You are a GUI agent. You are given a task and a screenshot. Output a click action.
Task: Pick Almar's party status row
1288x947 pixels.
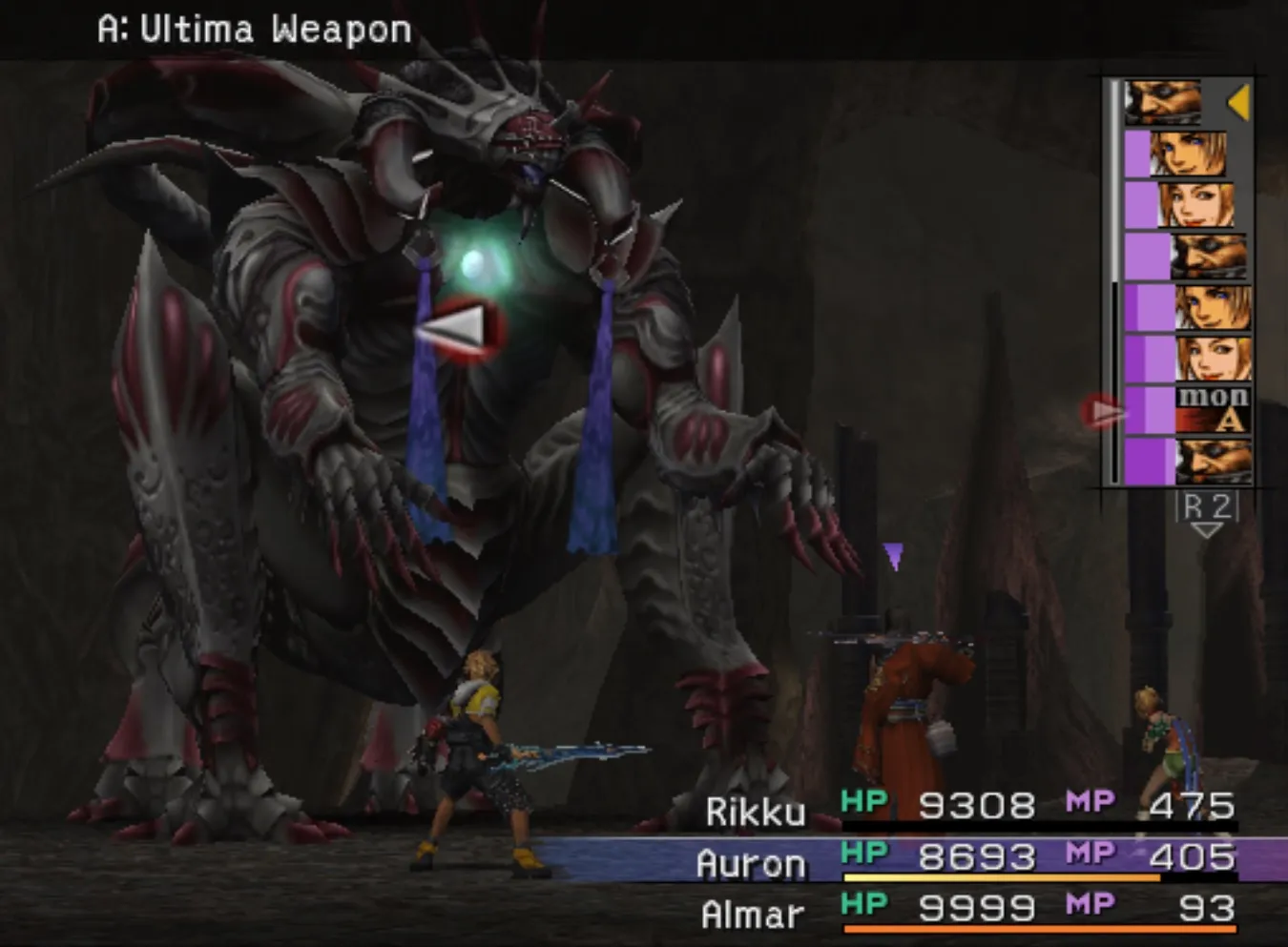968,912
